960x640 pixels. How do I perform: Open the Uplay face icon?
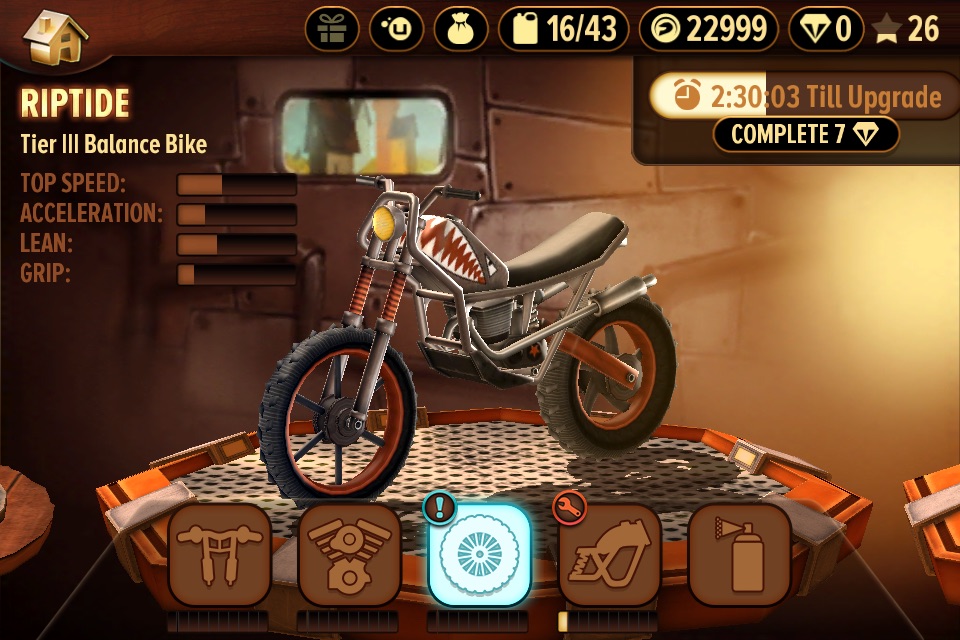(396, 29)
